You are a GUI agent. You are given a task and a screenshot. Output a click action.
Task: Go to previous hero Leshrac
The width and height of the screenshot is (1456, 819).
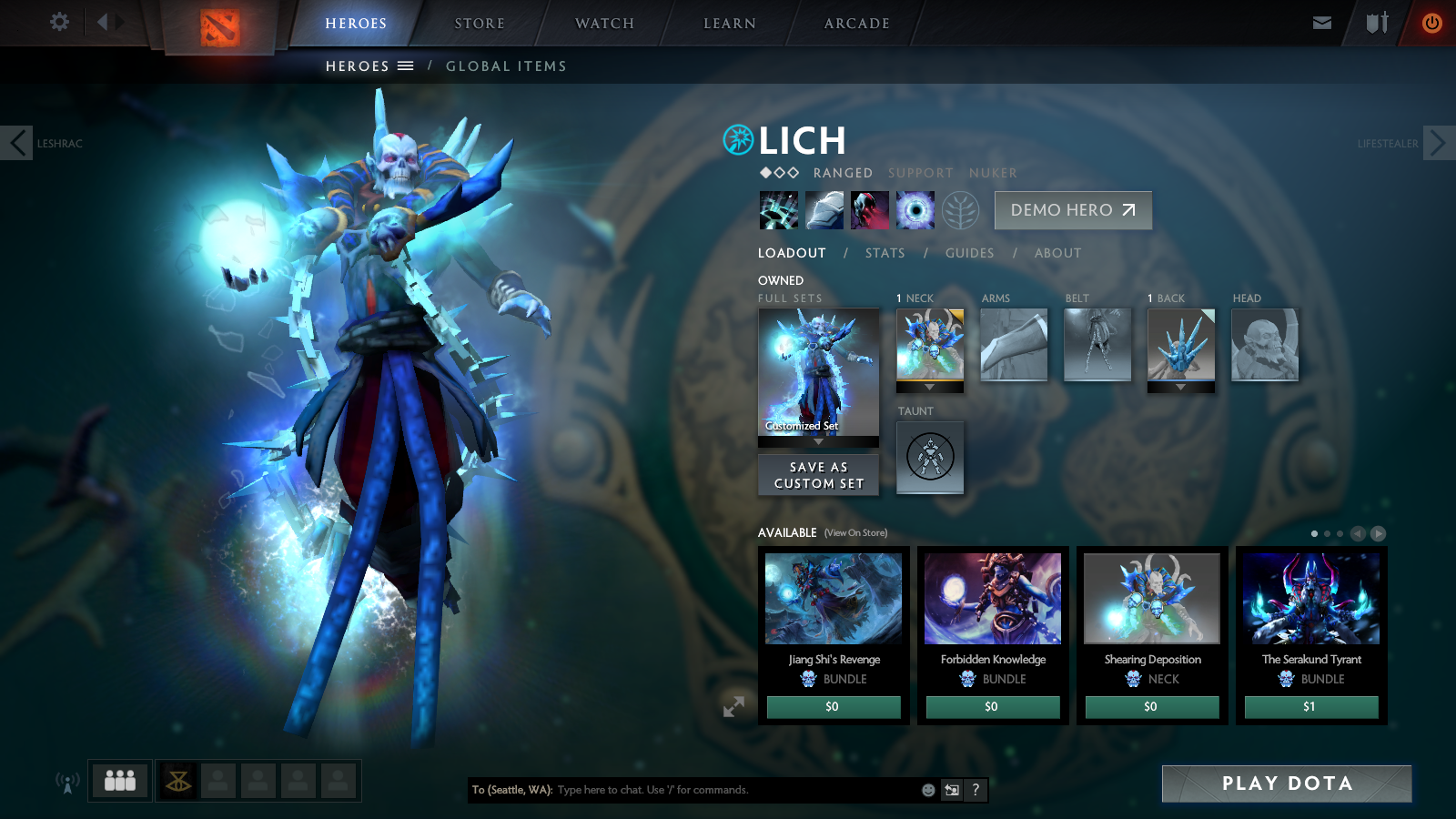(x=17, y=143)
